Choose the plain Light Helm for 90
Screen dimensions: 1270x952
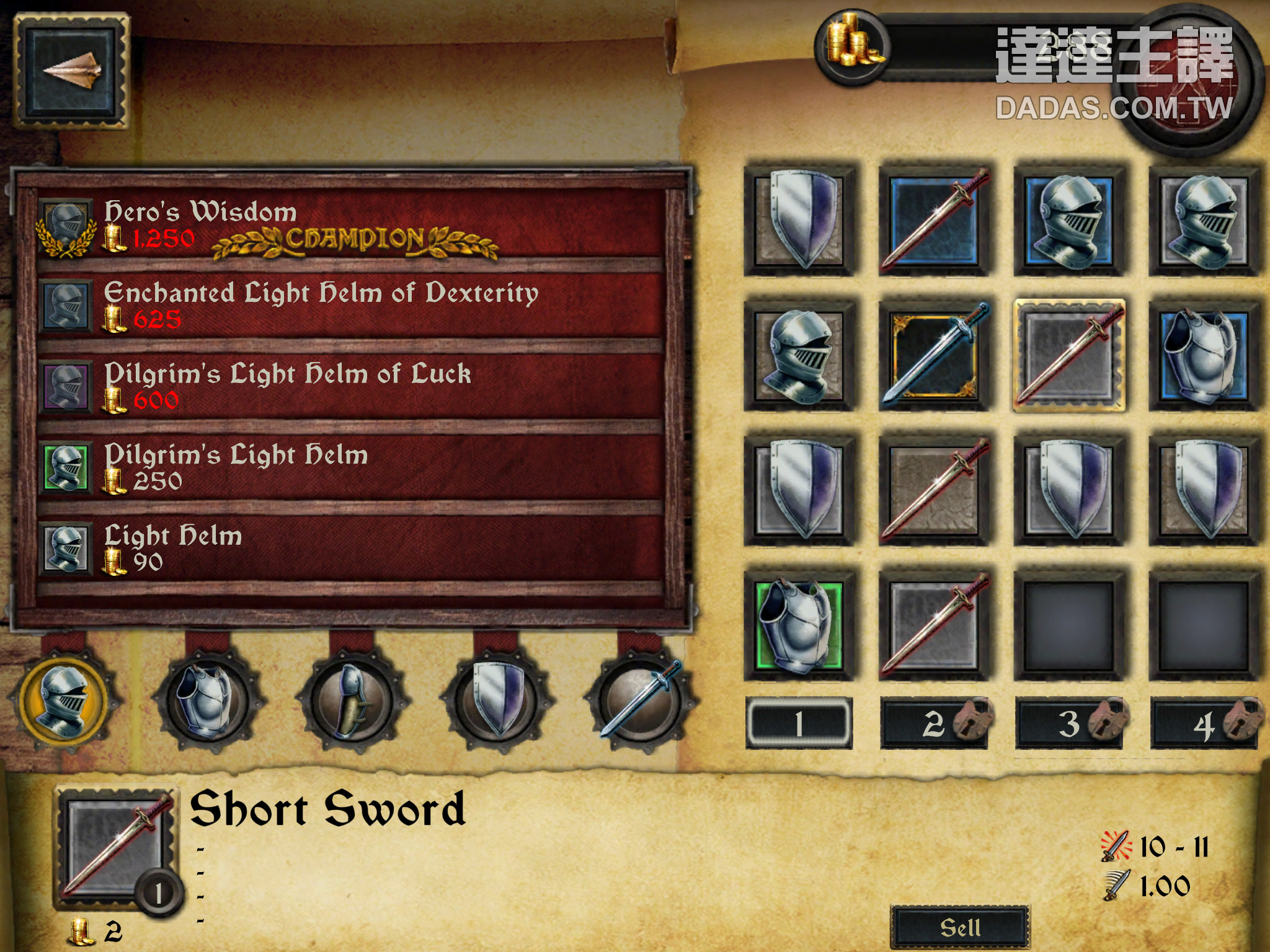(350, 549)
